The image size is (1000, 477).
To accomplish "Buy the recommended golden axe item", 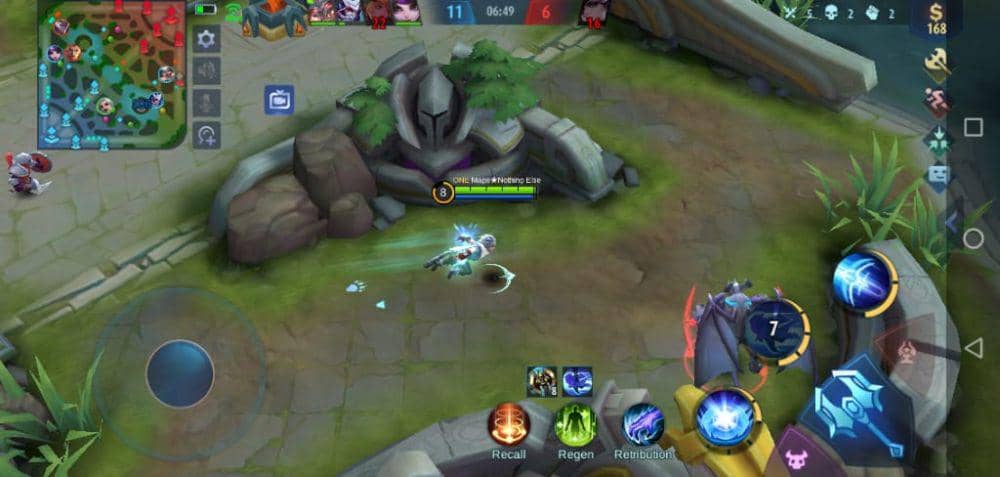I will tap(937, 63).
